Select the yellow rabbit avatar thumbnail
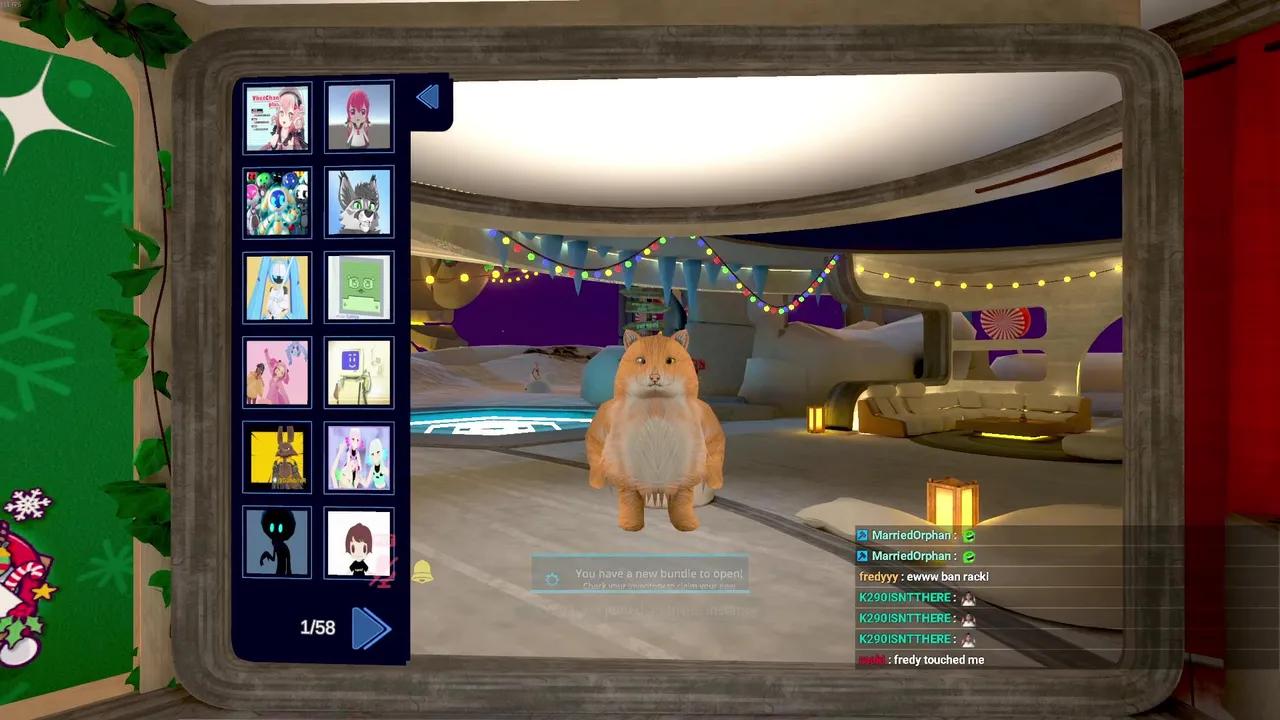The width and height of the screenshot is (1280, 720). click(277, 457)
